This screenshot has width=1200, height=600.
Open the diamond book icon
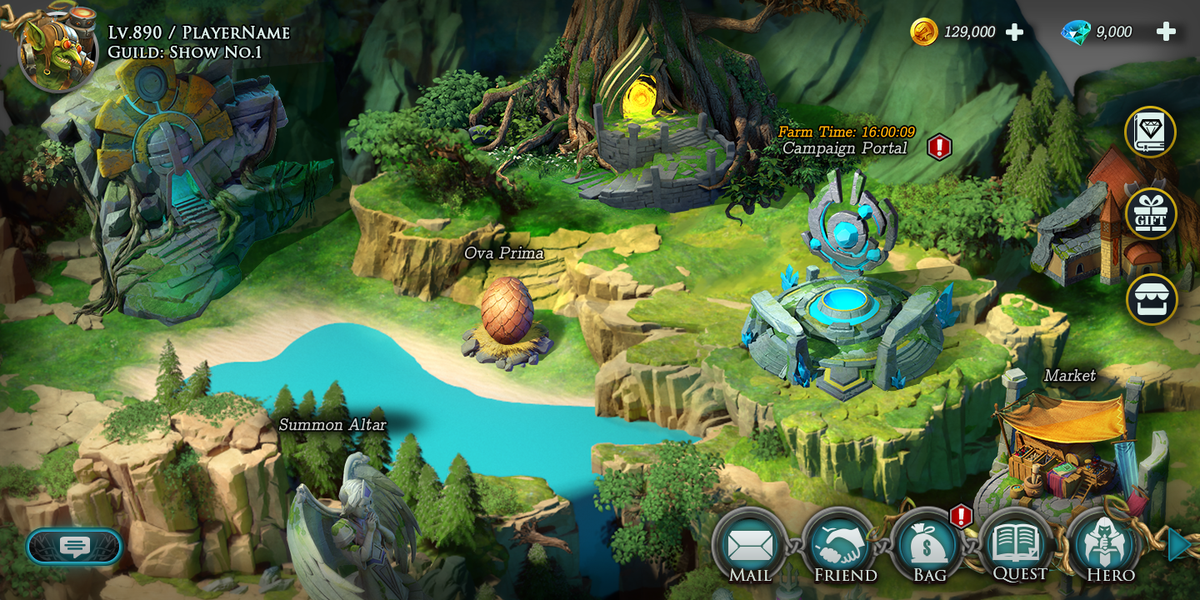(x=1151, y=132)
